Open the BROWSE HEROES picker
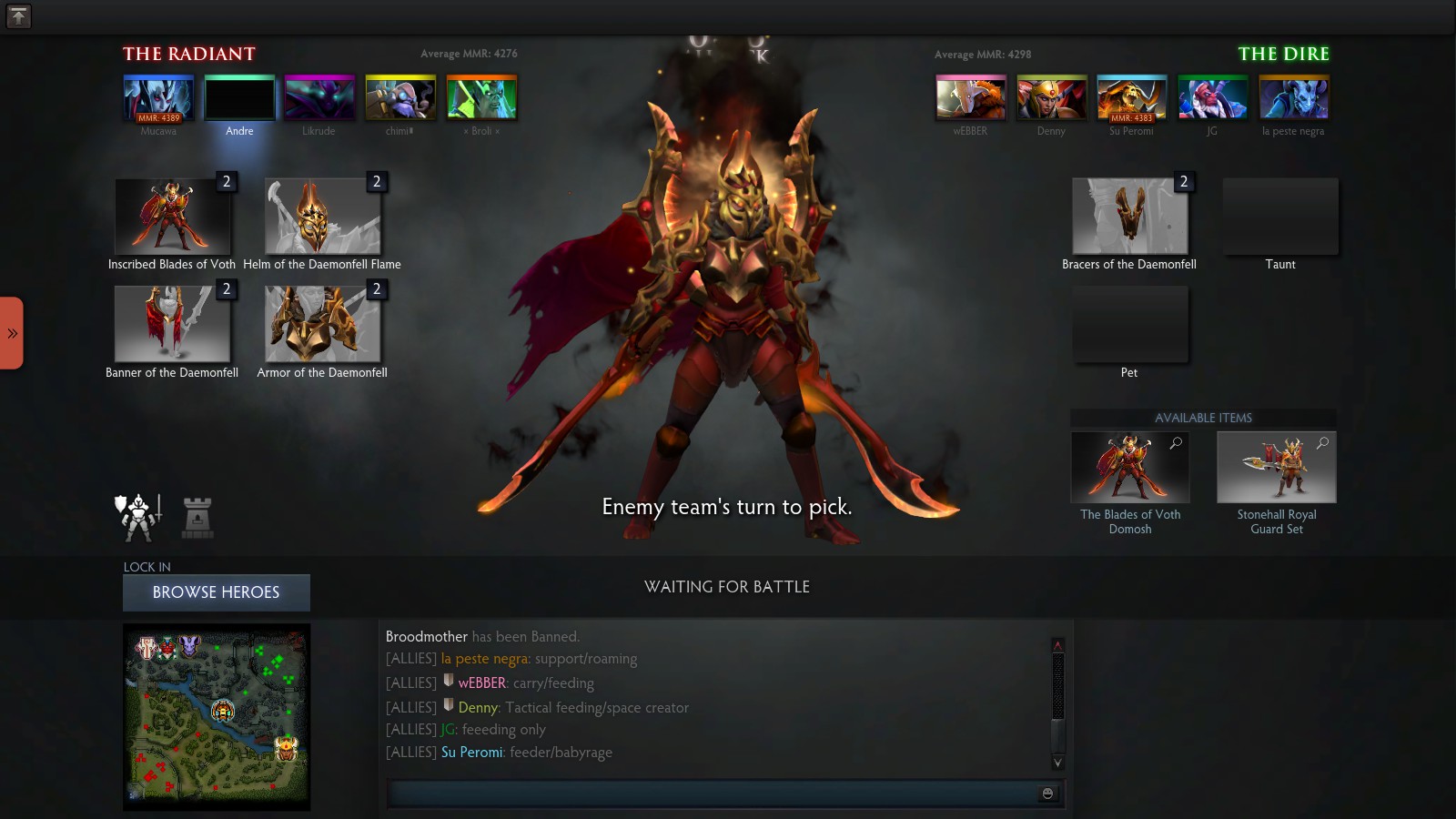 click(216, 592)
